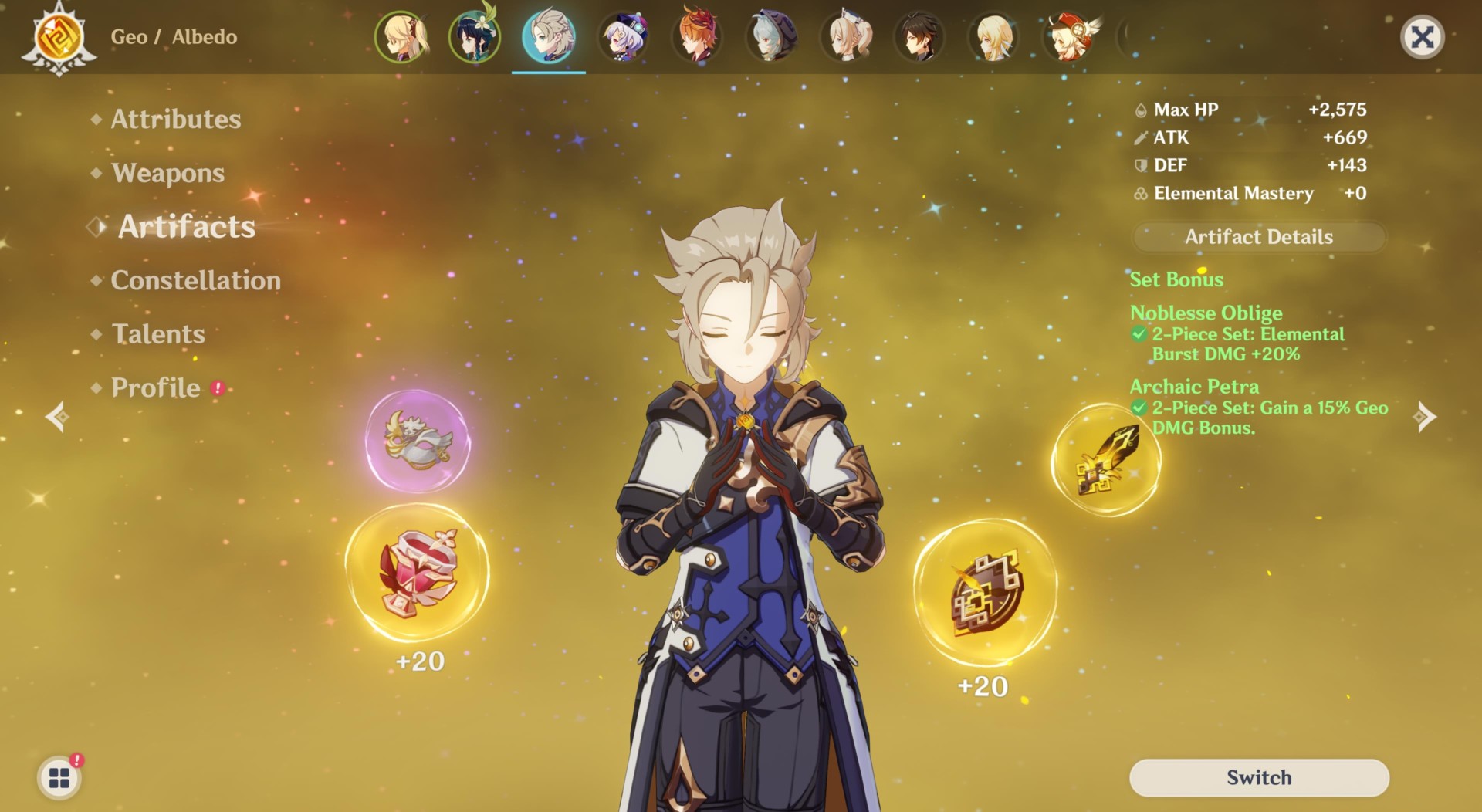Go to the Weapons section
Viewport: 1482px width, 812px height.
[x=167, y=173]
